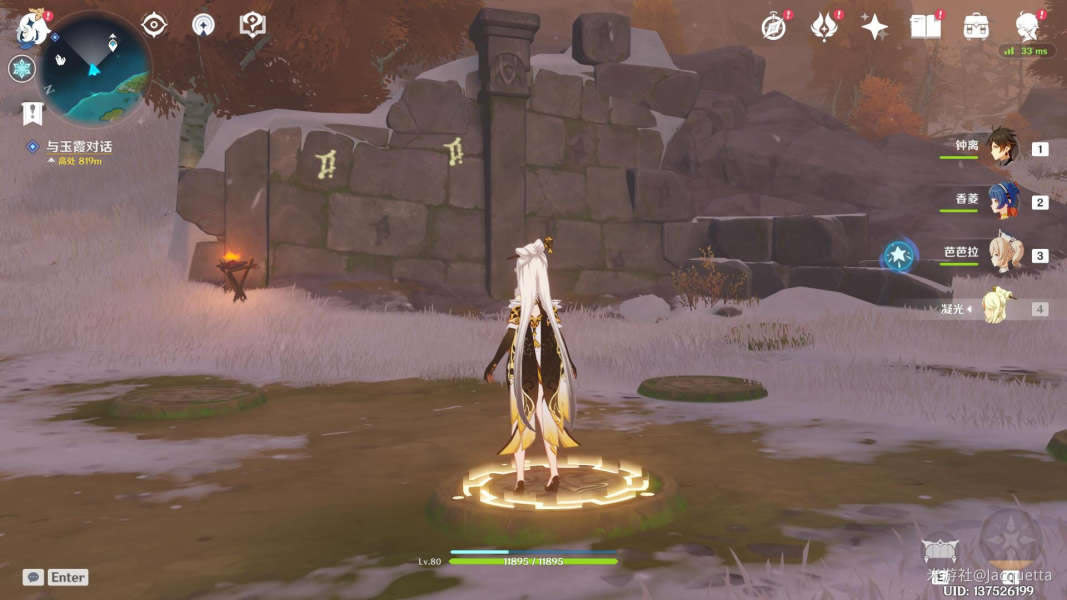This screenshot has height=600, width=1067.
Task: Switch to party member 芭芭拉
Action: (x=1002, y=255)
